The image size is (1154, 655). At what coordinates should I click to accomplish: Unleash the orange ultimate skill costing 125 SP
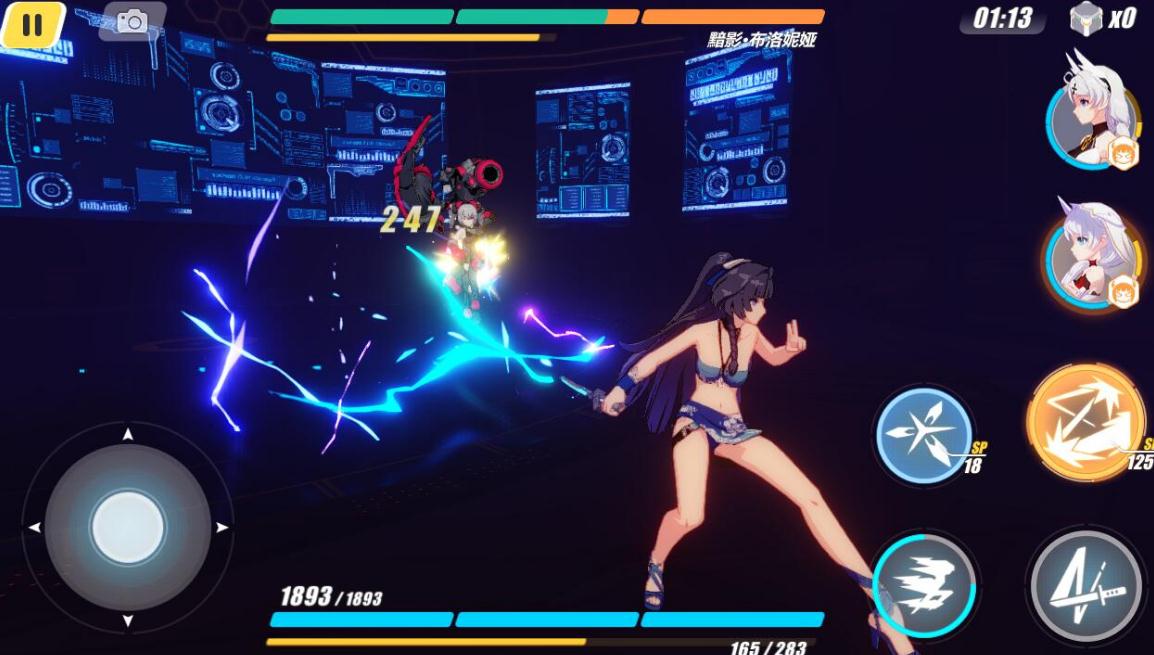click(x=1086, y=422)
